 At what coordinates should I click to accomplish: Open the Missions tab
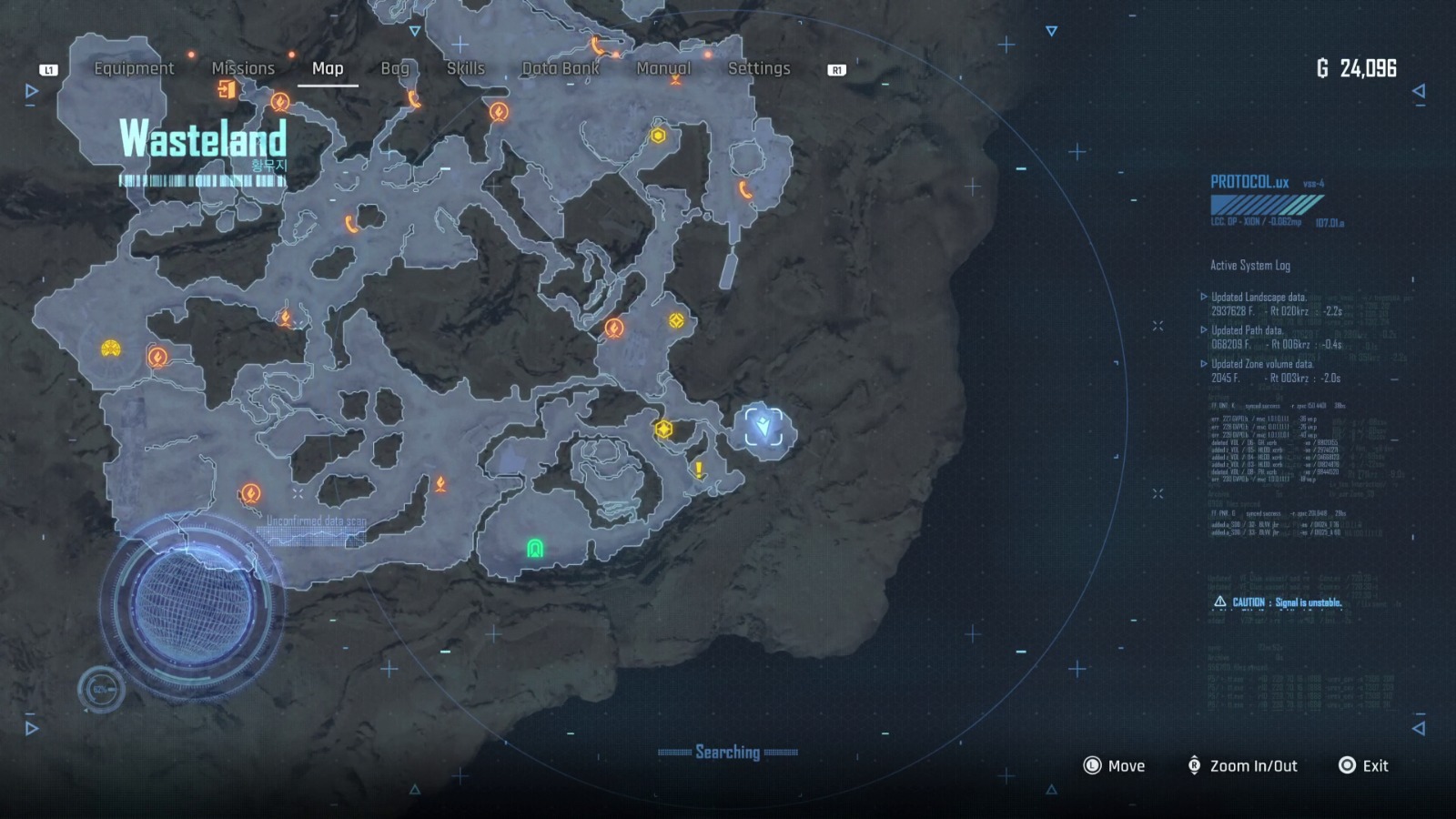[243, 68]
